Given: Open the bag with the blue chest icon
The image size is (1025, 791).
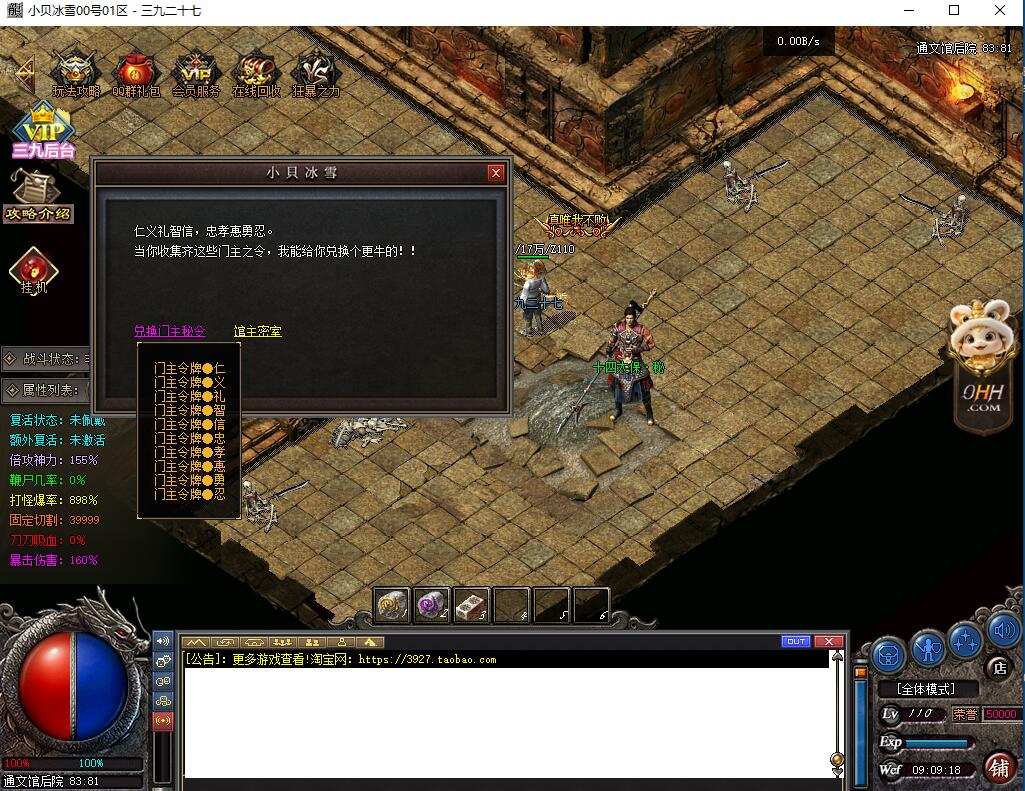Looking at the screenshot, I should 889,655.
